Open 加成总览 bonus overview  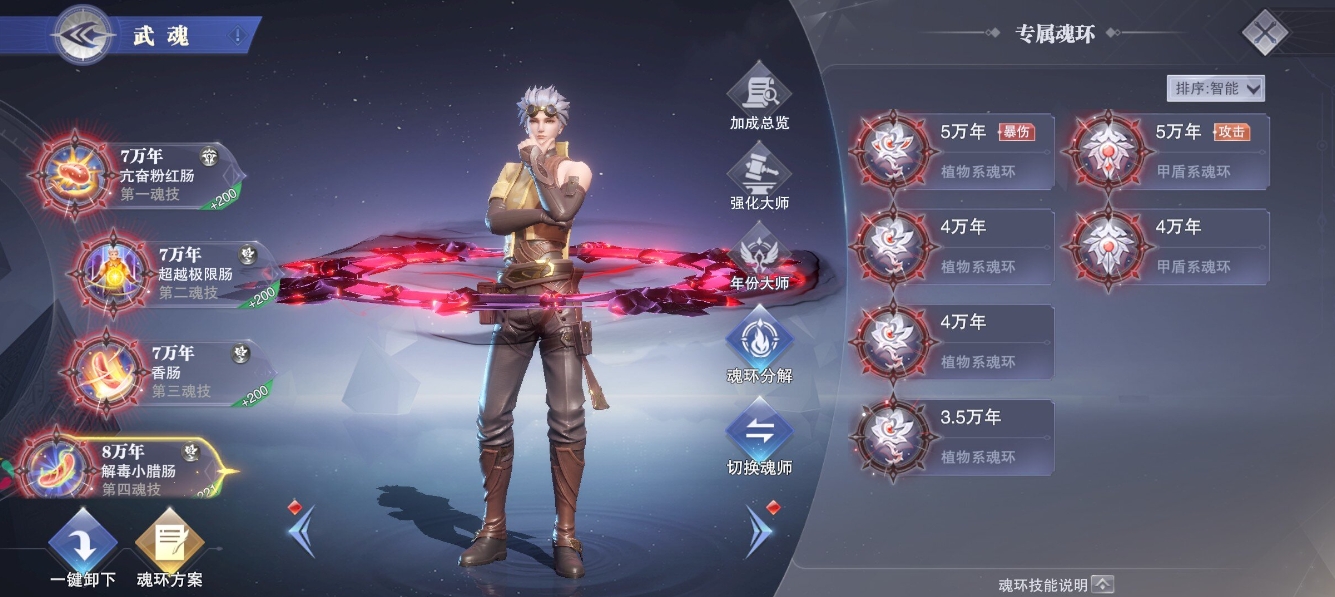pyautogui.click(x=759, y=97)
